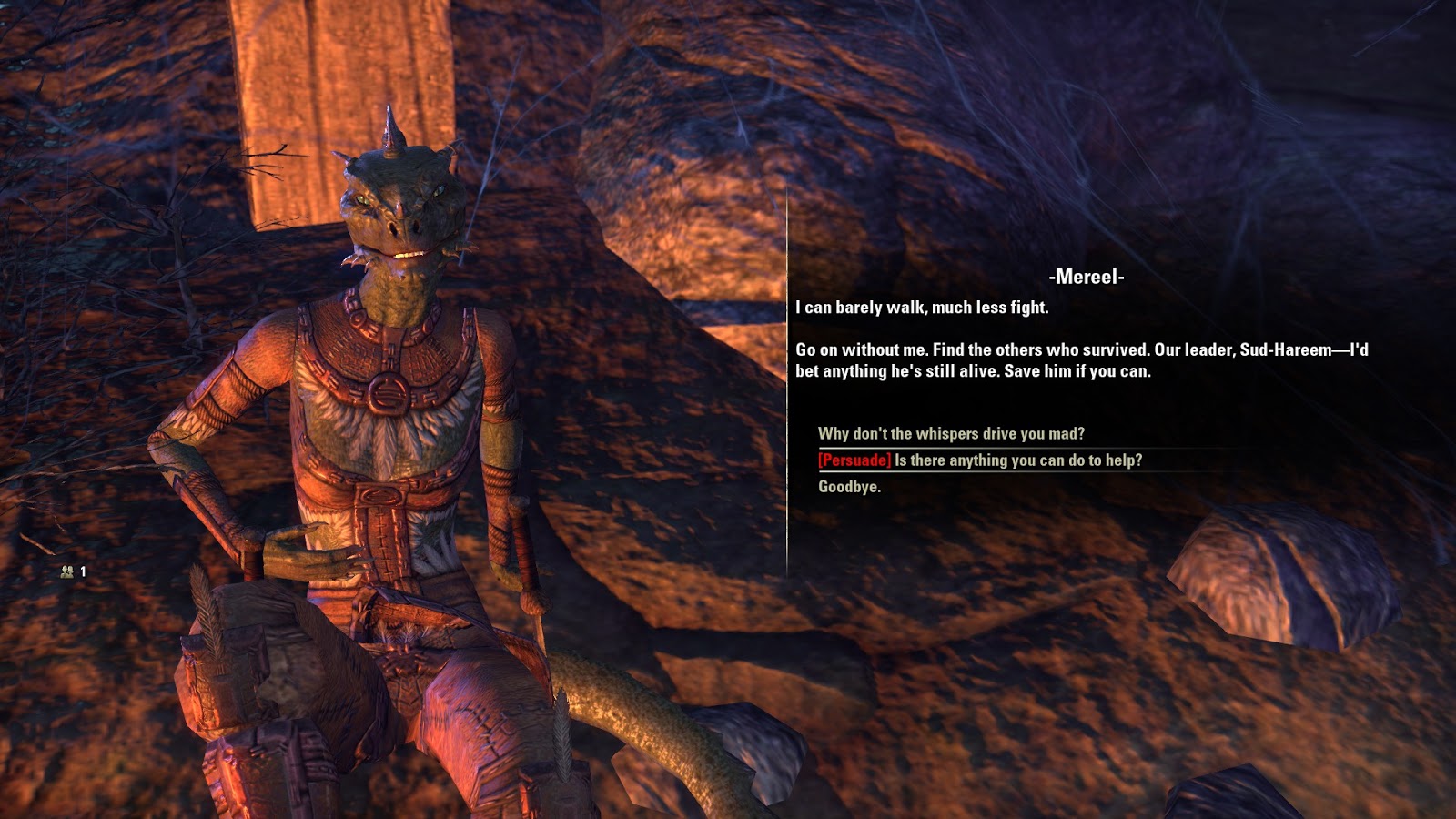Click the group members icon
1456x819 pixels.
point(66,571)
